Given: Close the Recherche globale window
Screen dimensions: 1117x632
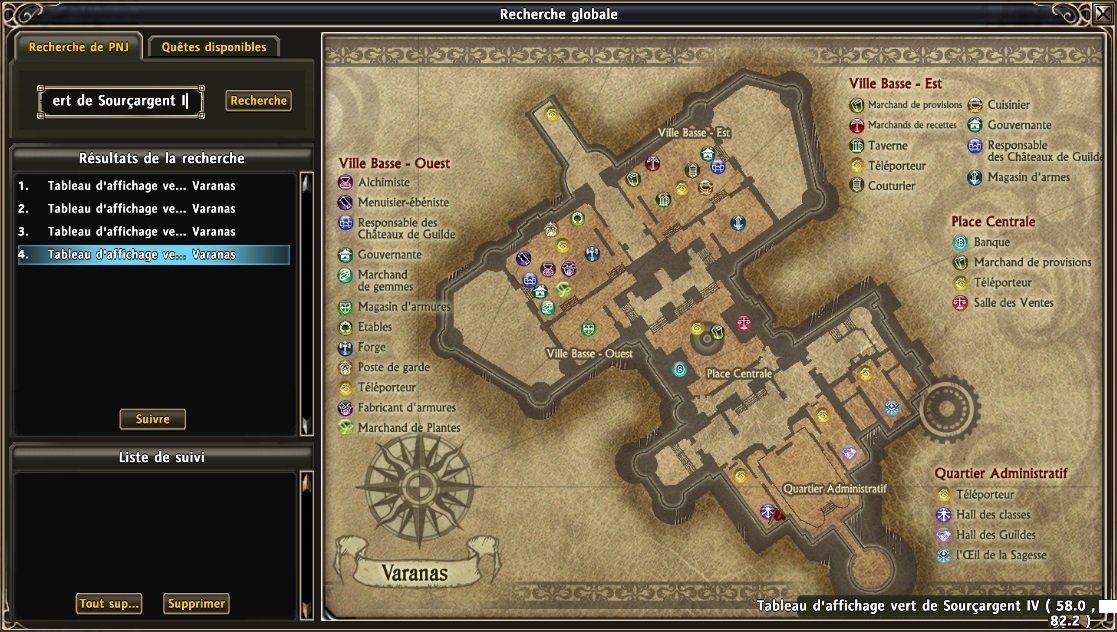Looking at the screenshot, I should [1103, 14].
